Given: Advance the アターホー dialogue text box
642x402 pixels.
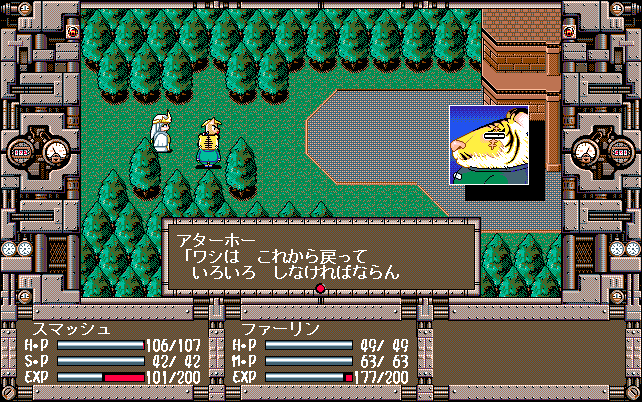Looking at the screenshot, I should pyautogui.click(x=320, y=256).
